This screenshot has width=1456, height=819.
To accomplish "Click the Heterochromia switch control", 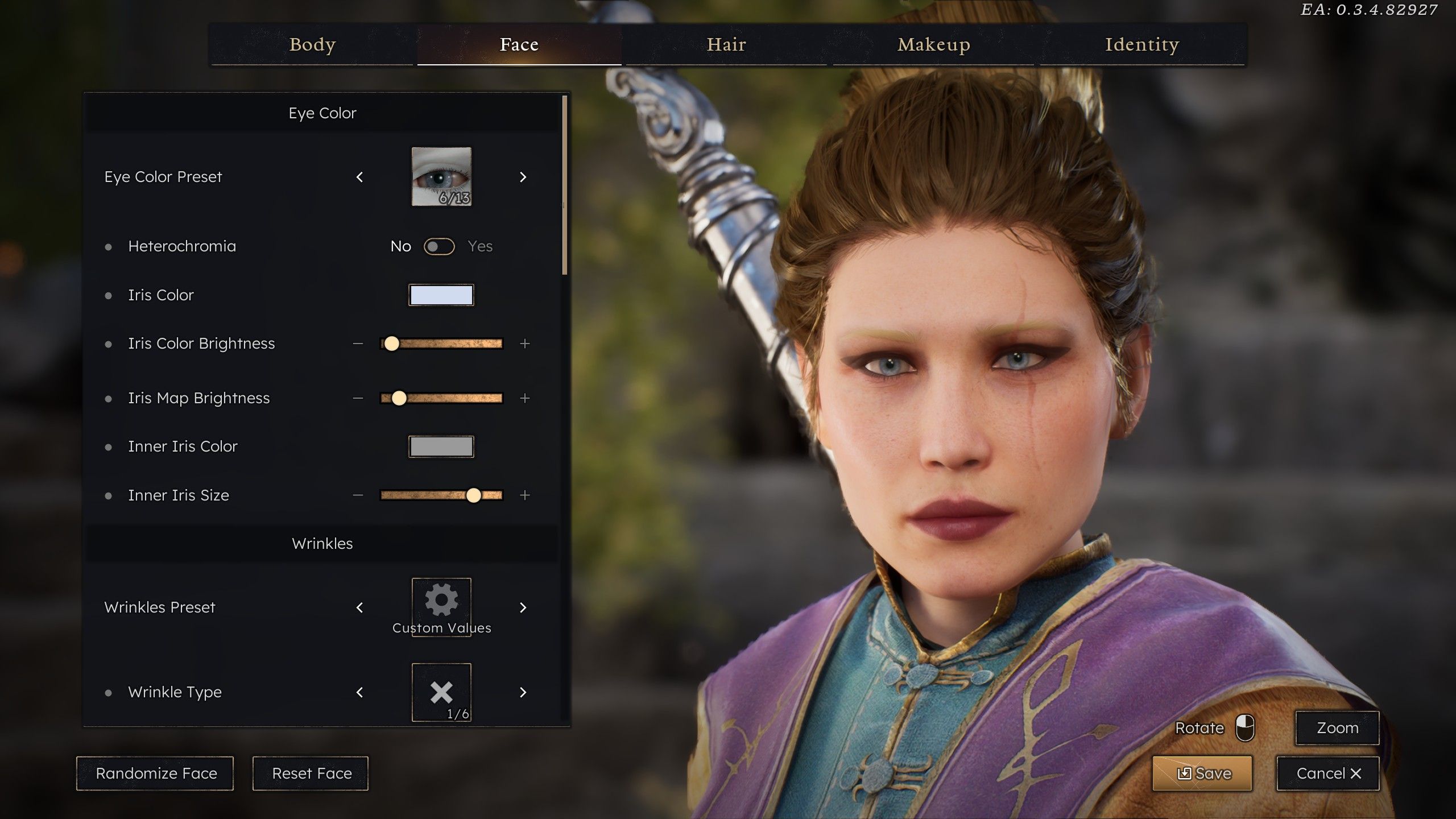I will point(439,246).
